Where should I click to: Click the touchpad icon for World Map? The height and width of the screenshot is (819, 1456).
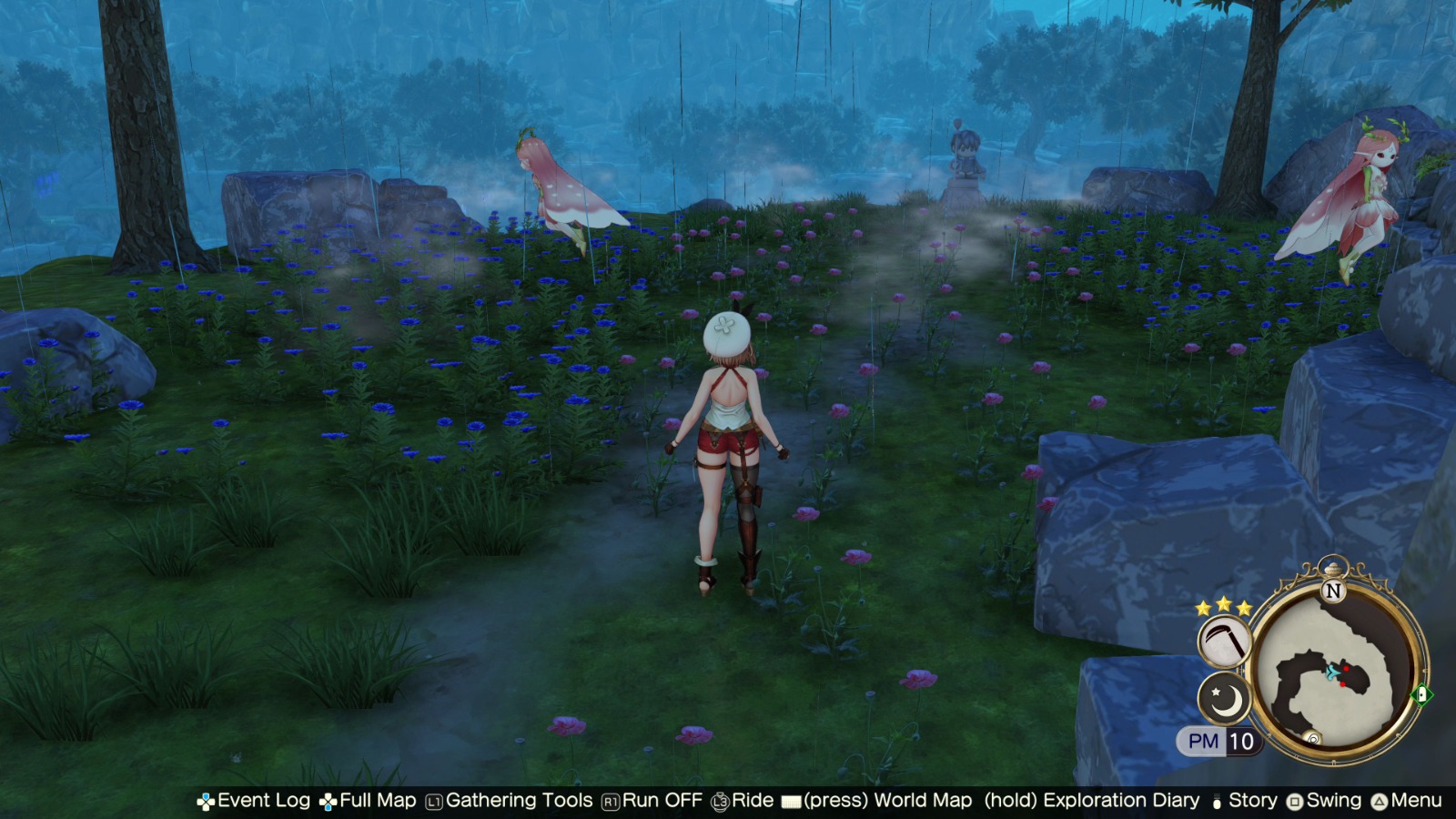click(791, 801)
